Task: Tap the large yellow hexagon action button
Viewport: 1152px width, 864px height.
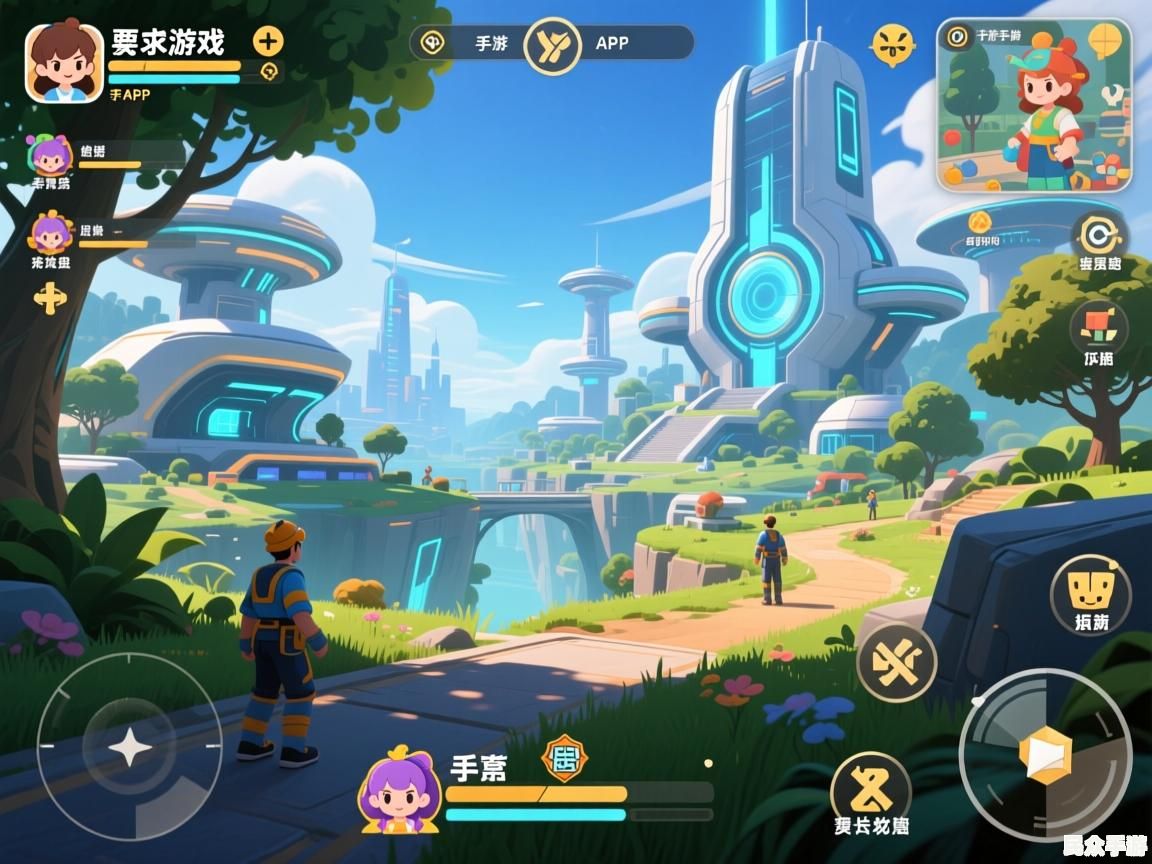Action: 1044,756
